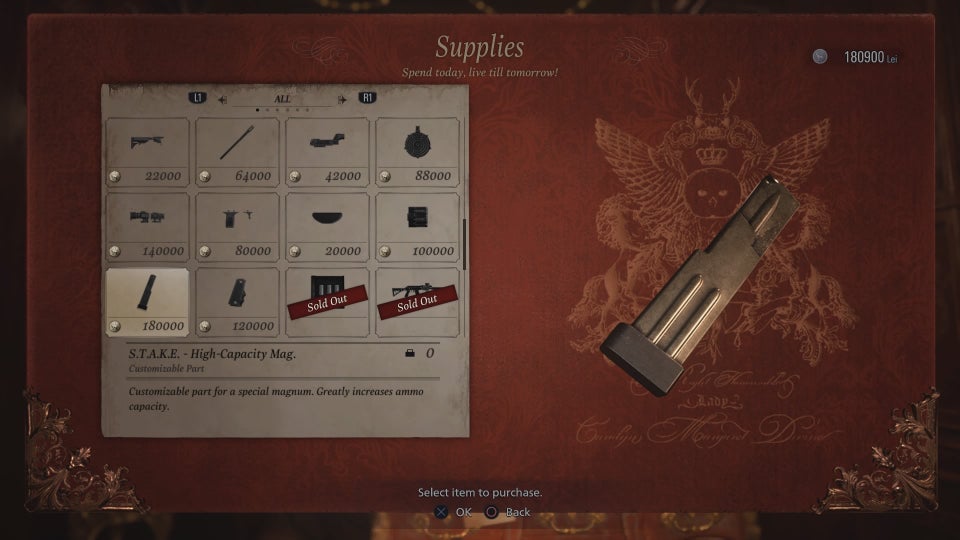Click the ALL category label
The image size is (960, 540).
(x=282, y=99)
